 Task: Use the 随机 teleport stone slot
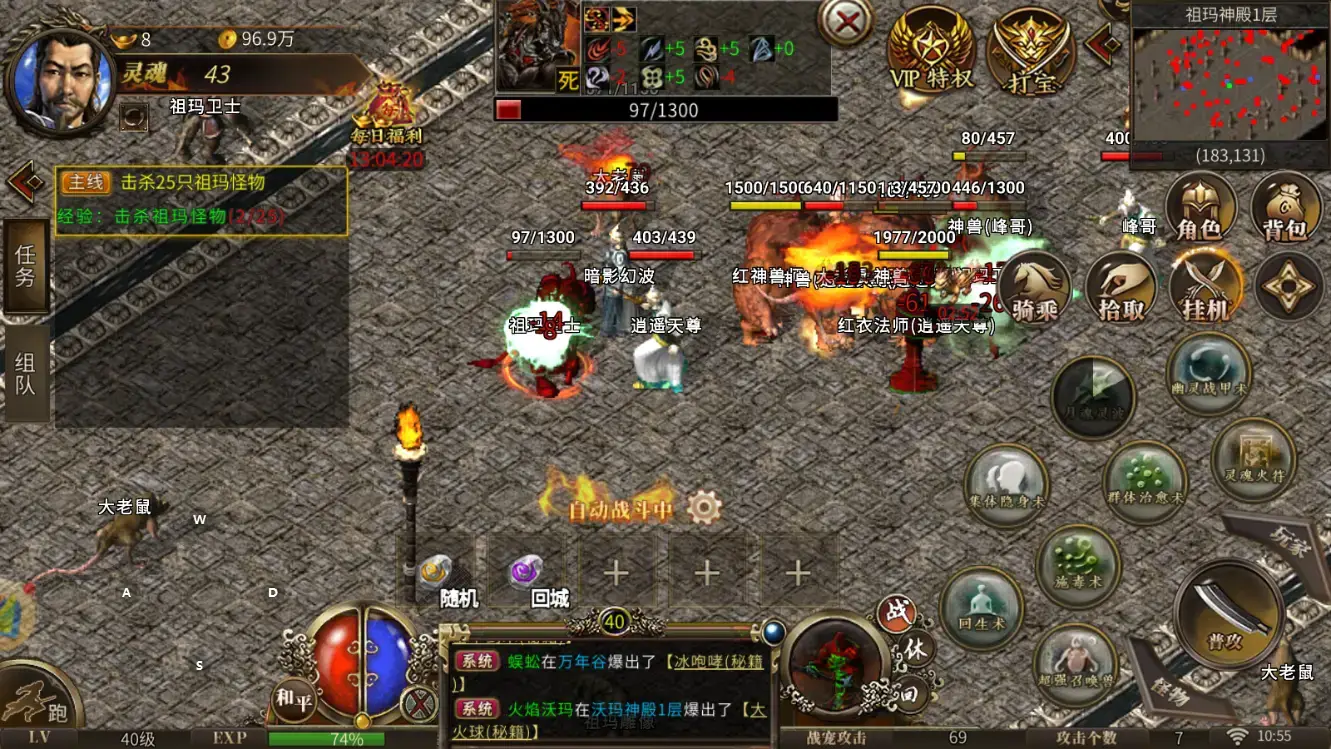(438, 575)
